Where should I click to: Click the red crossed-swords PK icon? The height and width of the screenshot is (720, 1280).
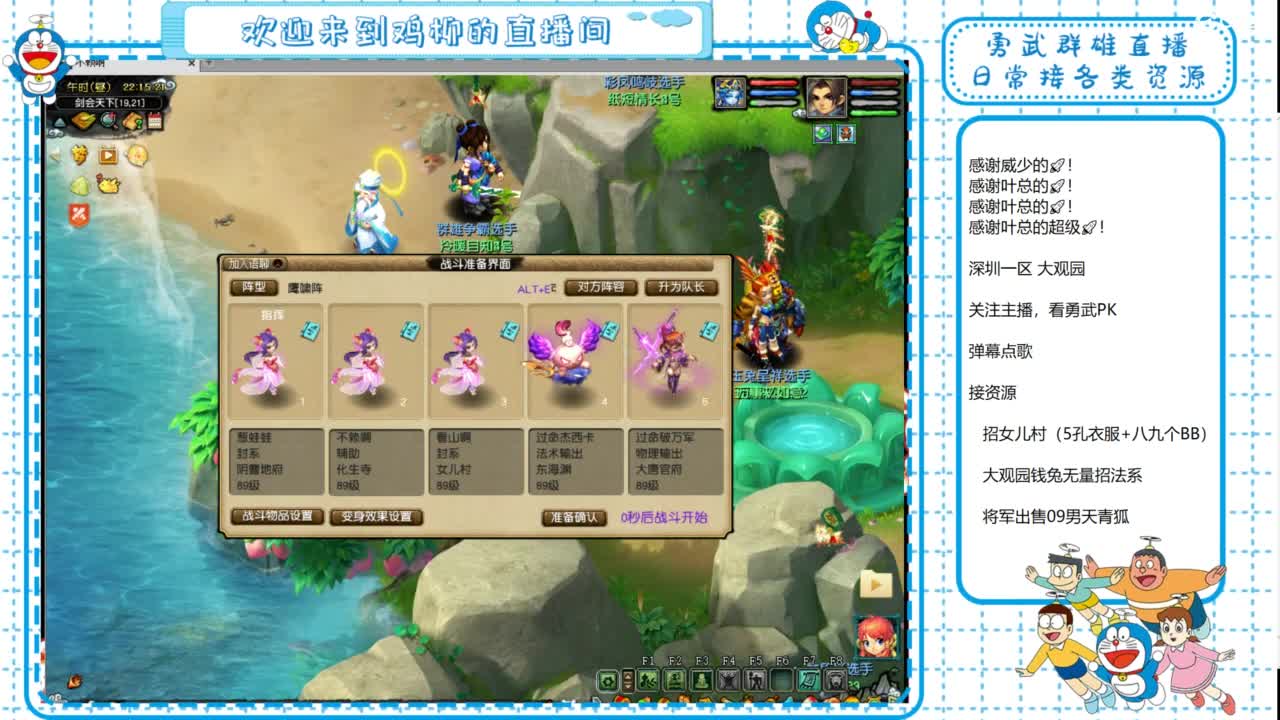pos(80,213)
